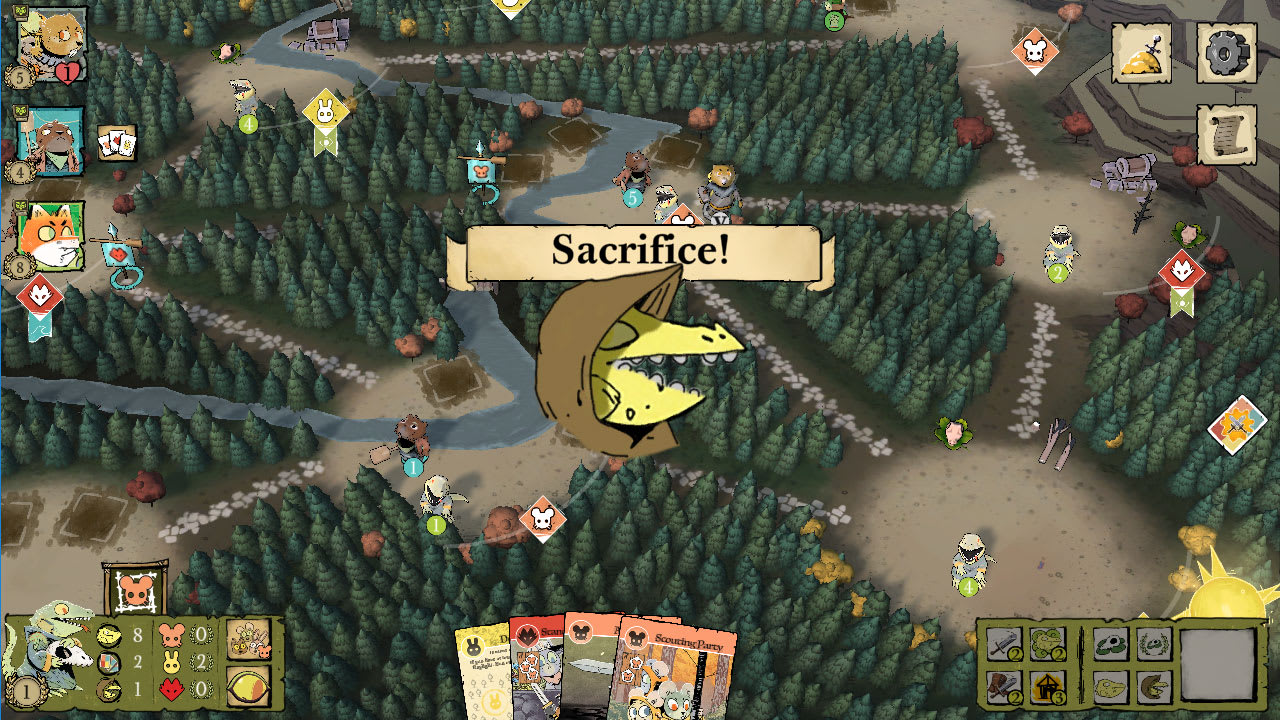Click the crafted sword item showing 2

(x=1004, y=644)
